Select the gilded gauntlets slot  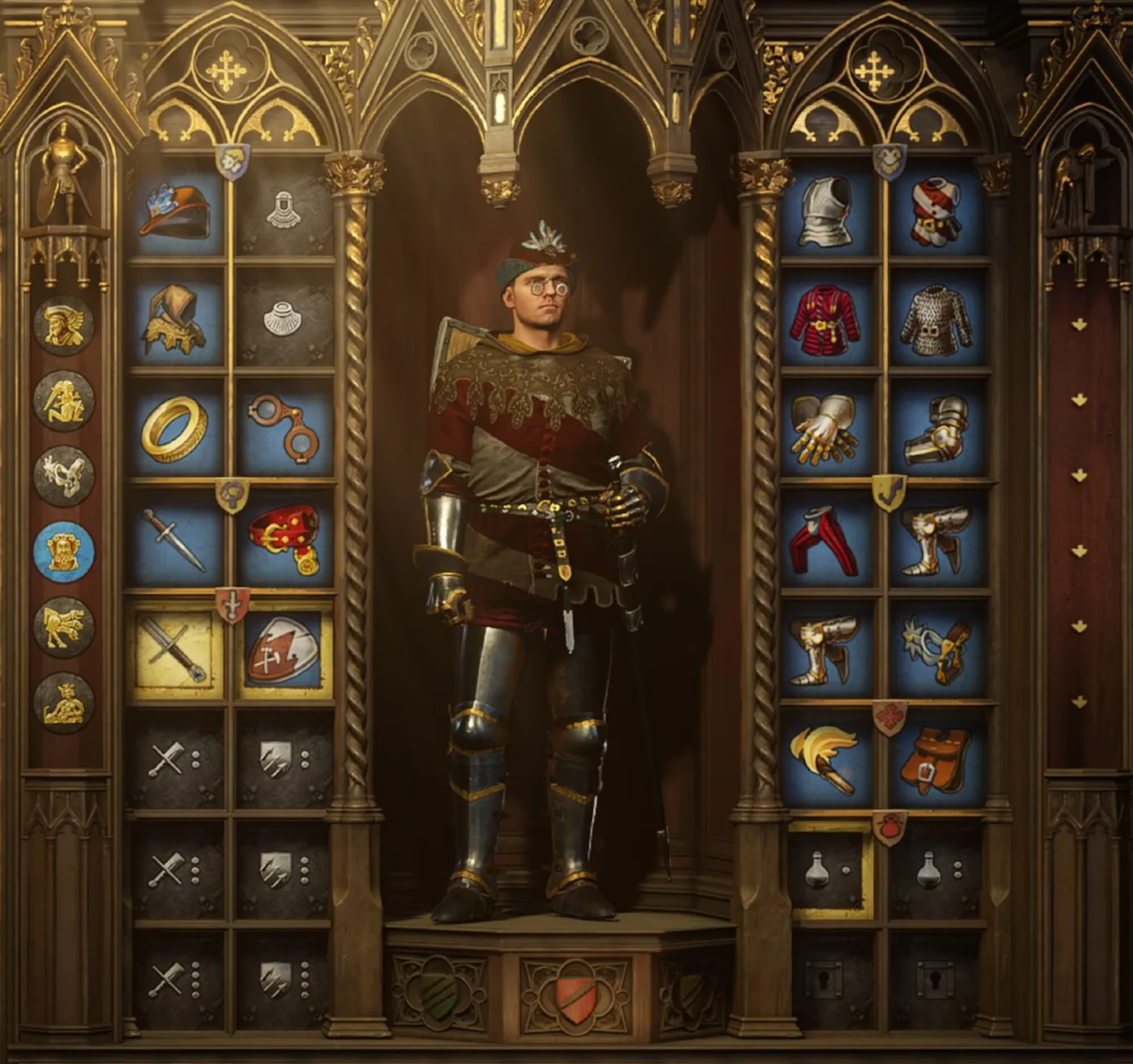tap(828, 428)
